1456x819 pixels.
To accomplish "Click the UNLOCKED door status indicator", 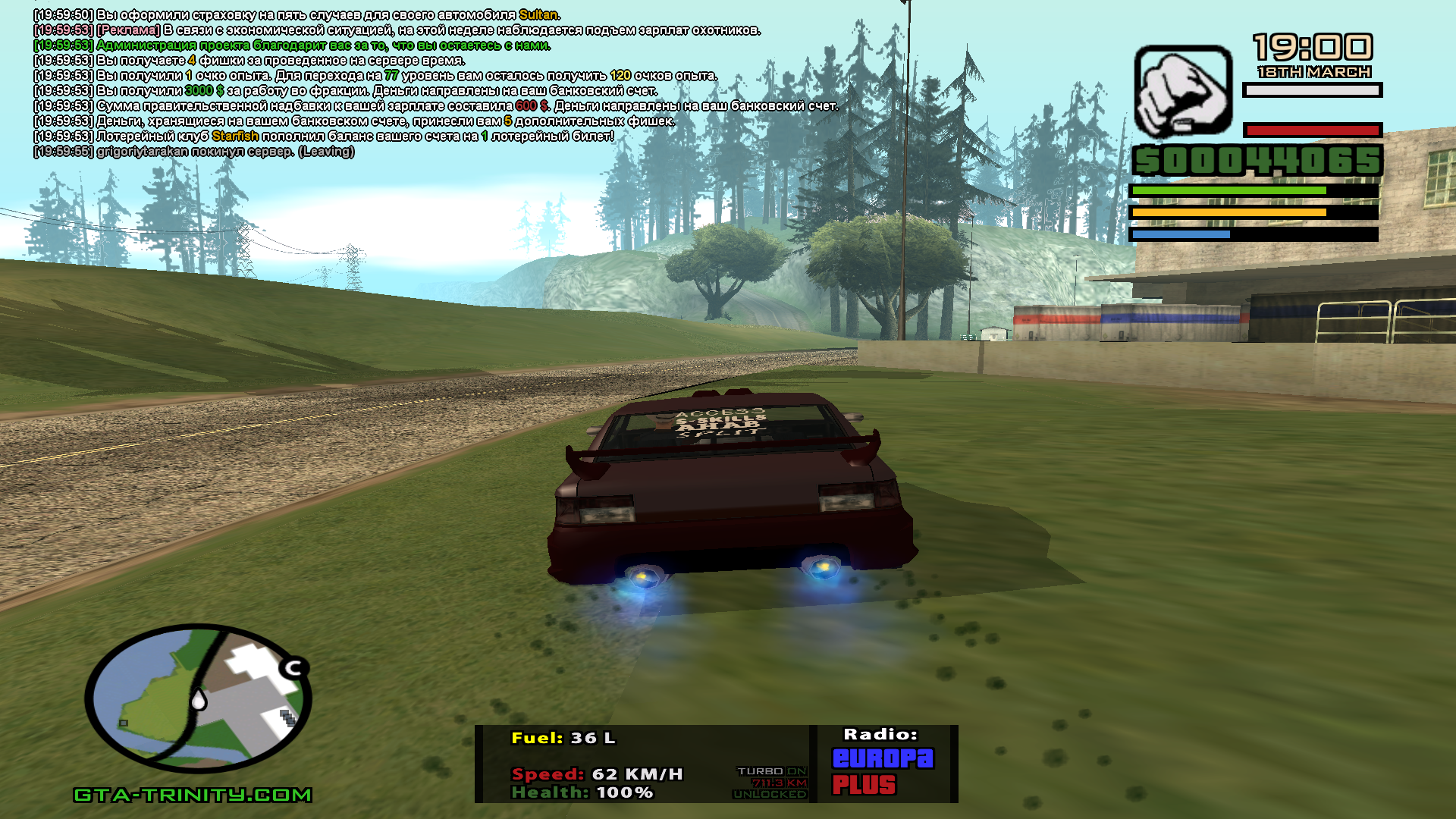I will 769,794.
